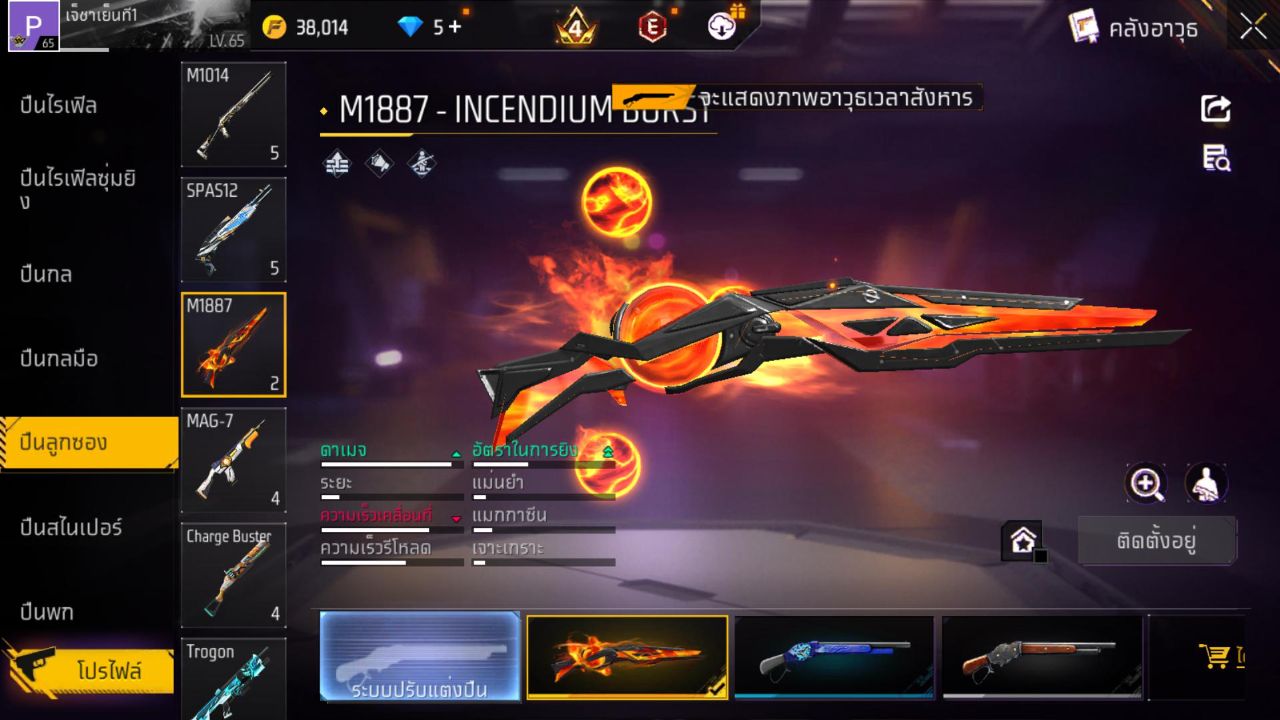
Task: Click the first diamond attribute icon under weapon name
Action: [x=335, y=163]
